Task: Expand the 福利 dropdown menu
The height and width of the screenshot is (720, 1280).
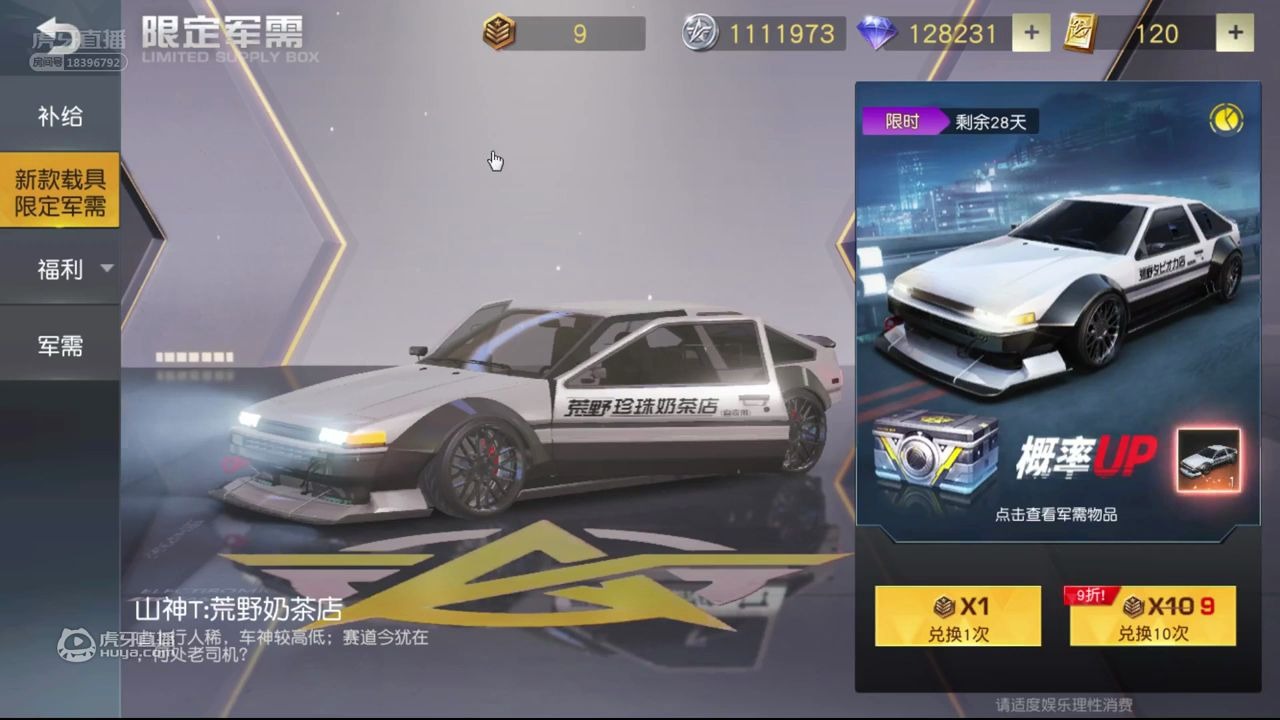Action: tap(60, 268)
